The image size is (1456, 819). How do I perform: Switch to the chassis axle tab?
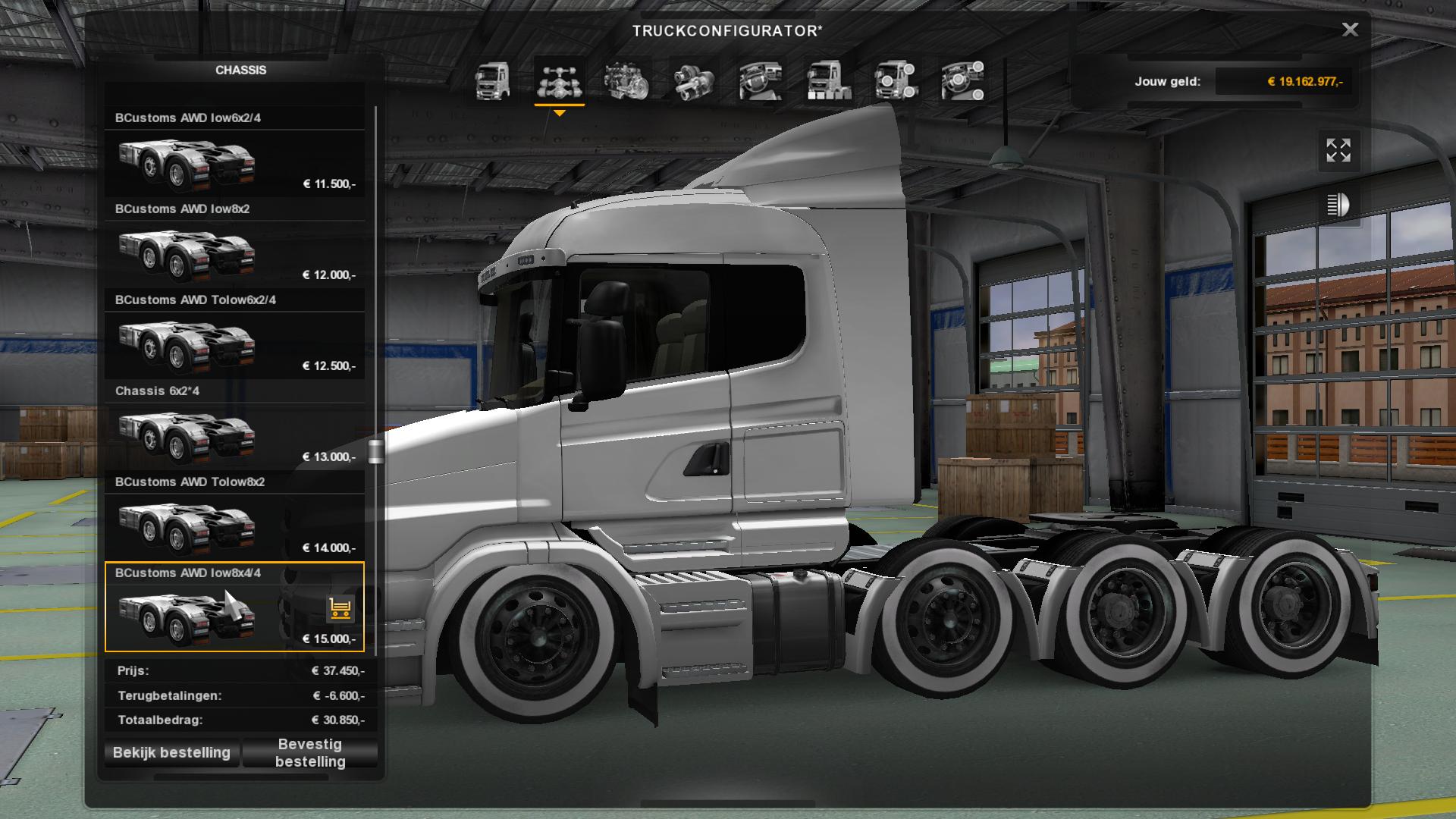[560, 81]
